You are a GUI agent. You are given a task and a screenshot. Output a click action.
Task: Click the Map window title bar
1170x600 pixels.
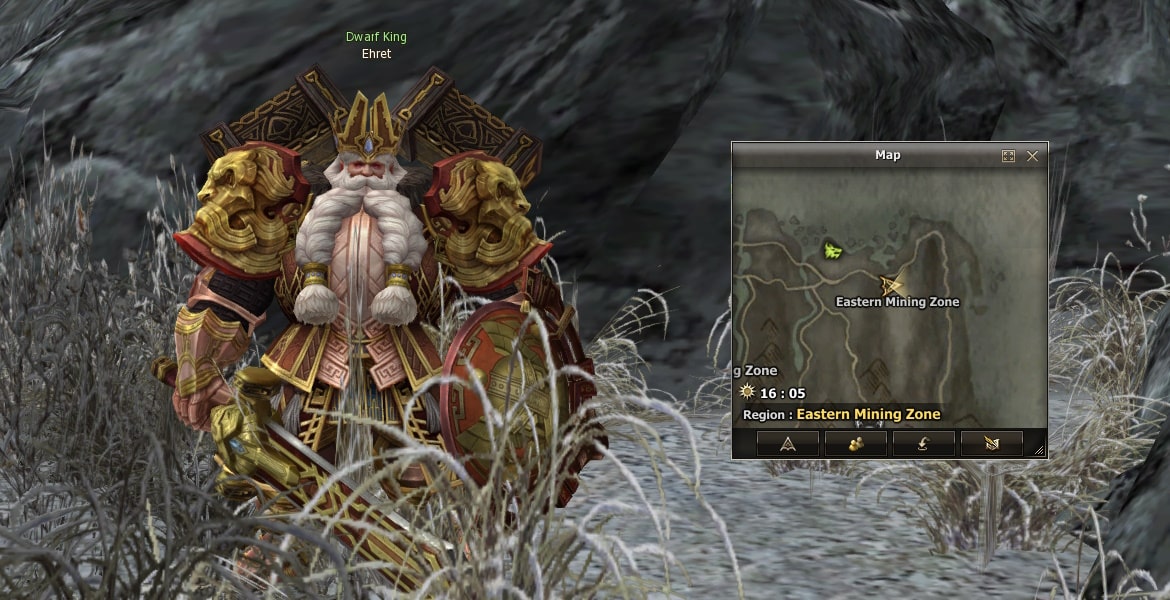(887, 155)
